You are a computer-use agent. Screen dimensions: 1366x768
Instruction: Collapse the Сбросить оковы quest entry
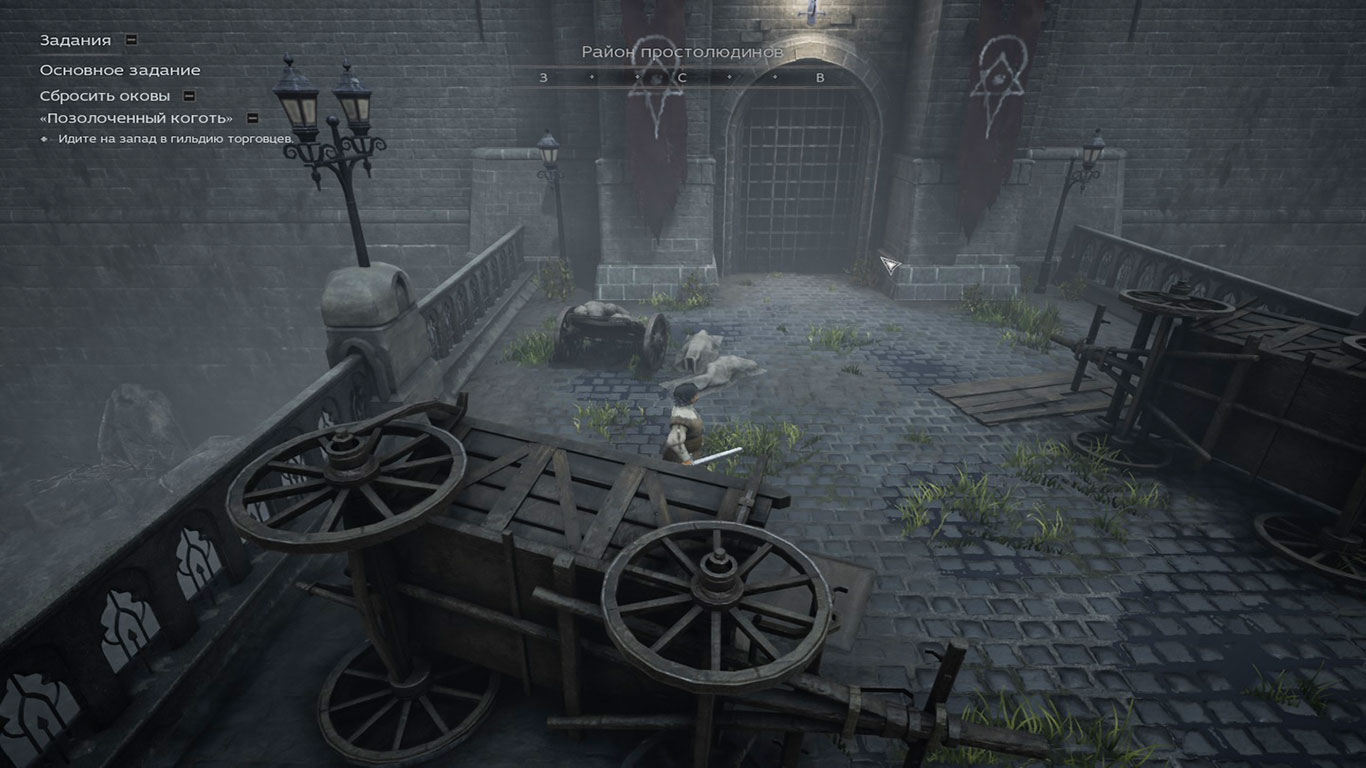(189, 96)
